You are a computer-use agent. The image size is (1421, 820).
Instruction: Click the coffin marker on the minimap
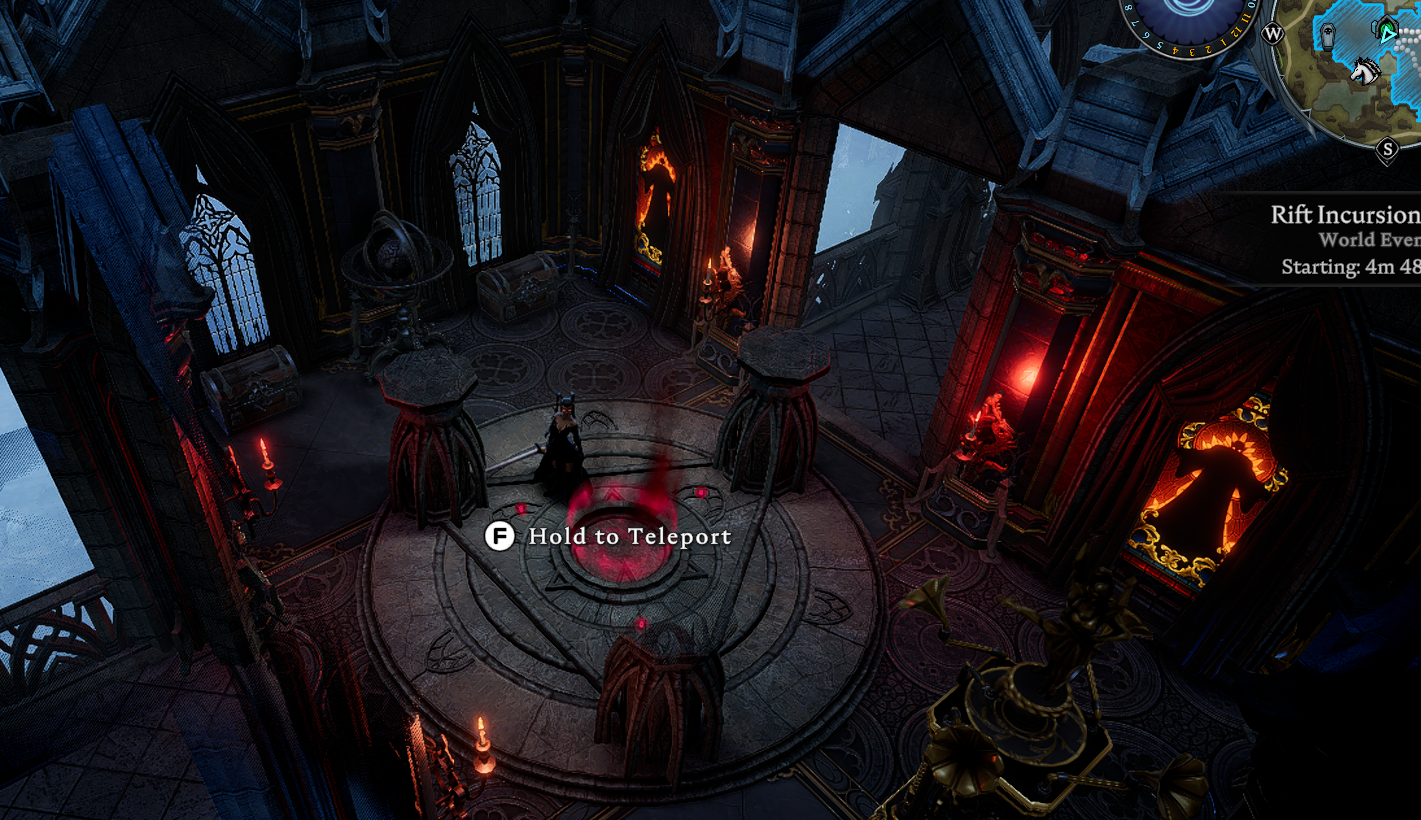(1327, 38)
